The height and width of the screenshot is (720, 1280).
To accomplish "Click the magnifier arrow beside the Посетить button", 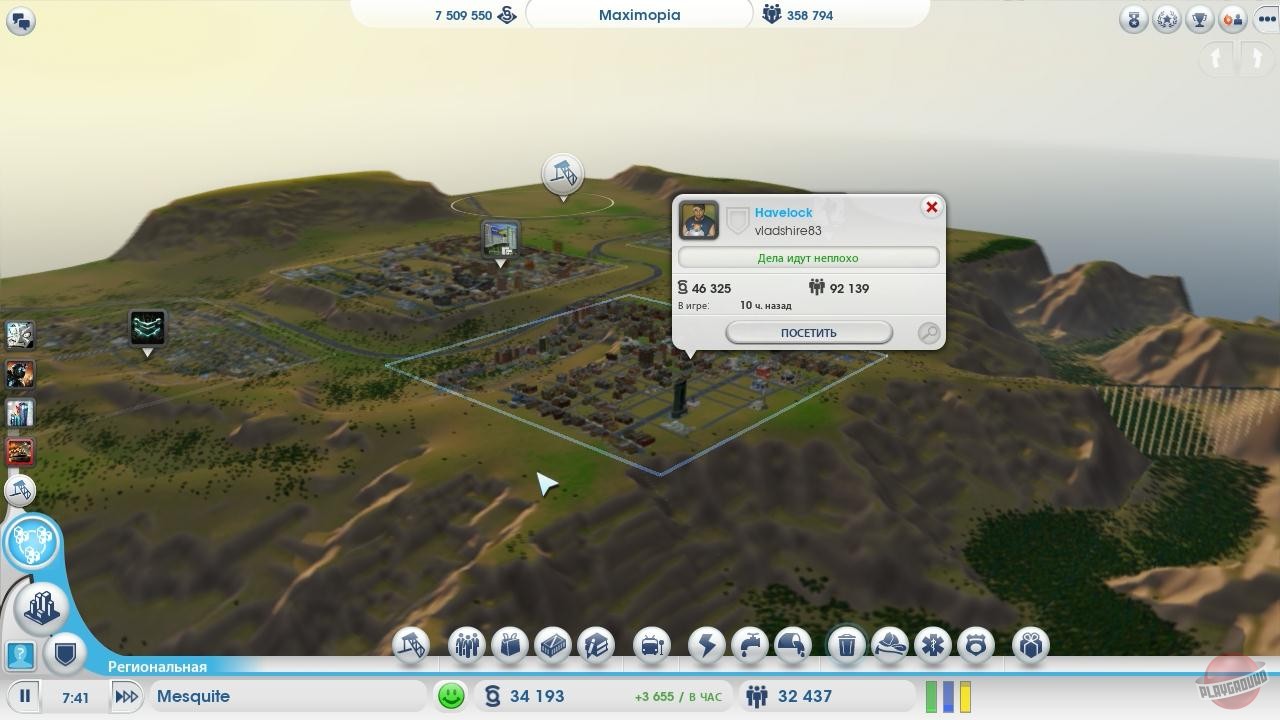I will pyautogui.click(x=928, y=333).
